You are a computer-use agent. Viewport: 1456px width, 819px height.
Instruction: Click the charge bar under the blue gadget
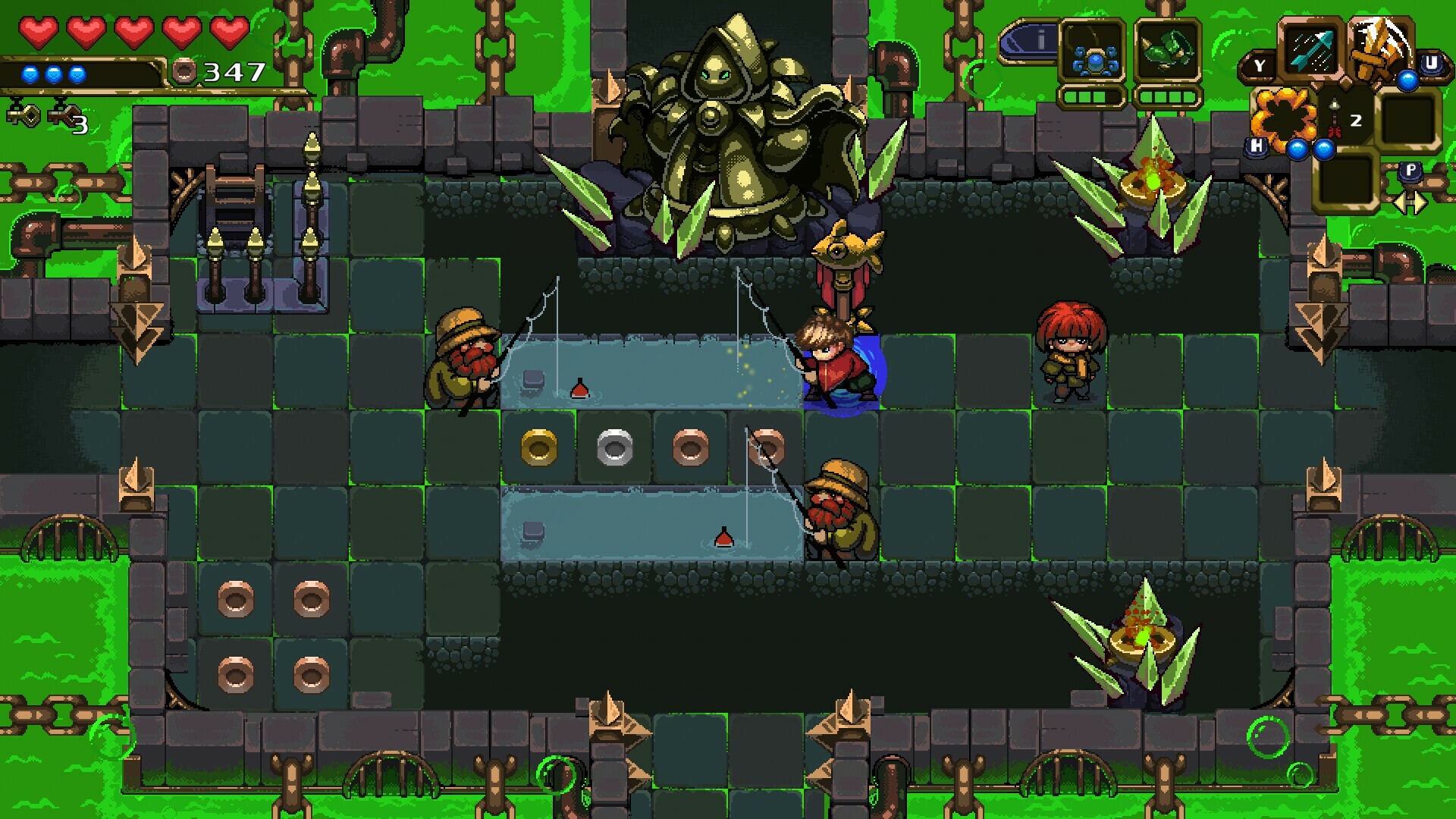pos(1091,98)
